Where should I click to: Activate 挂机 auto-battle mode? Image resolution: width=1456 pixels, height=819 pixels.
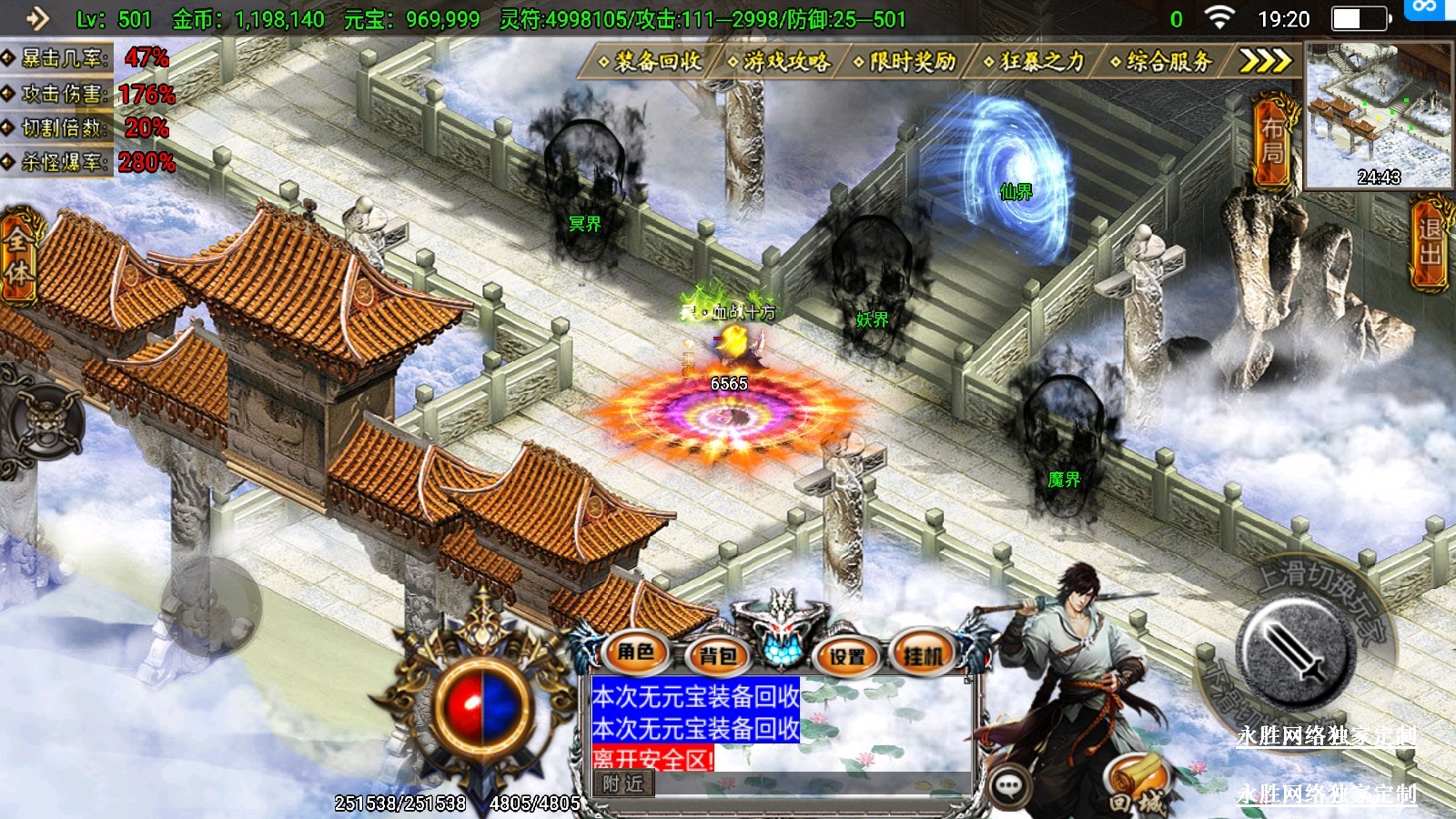923,655
